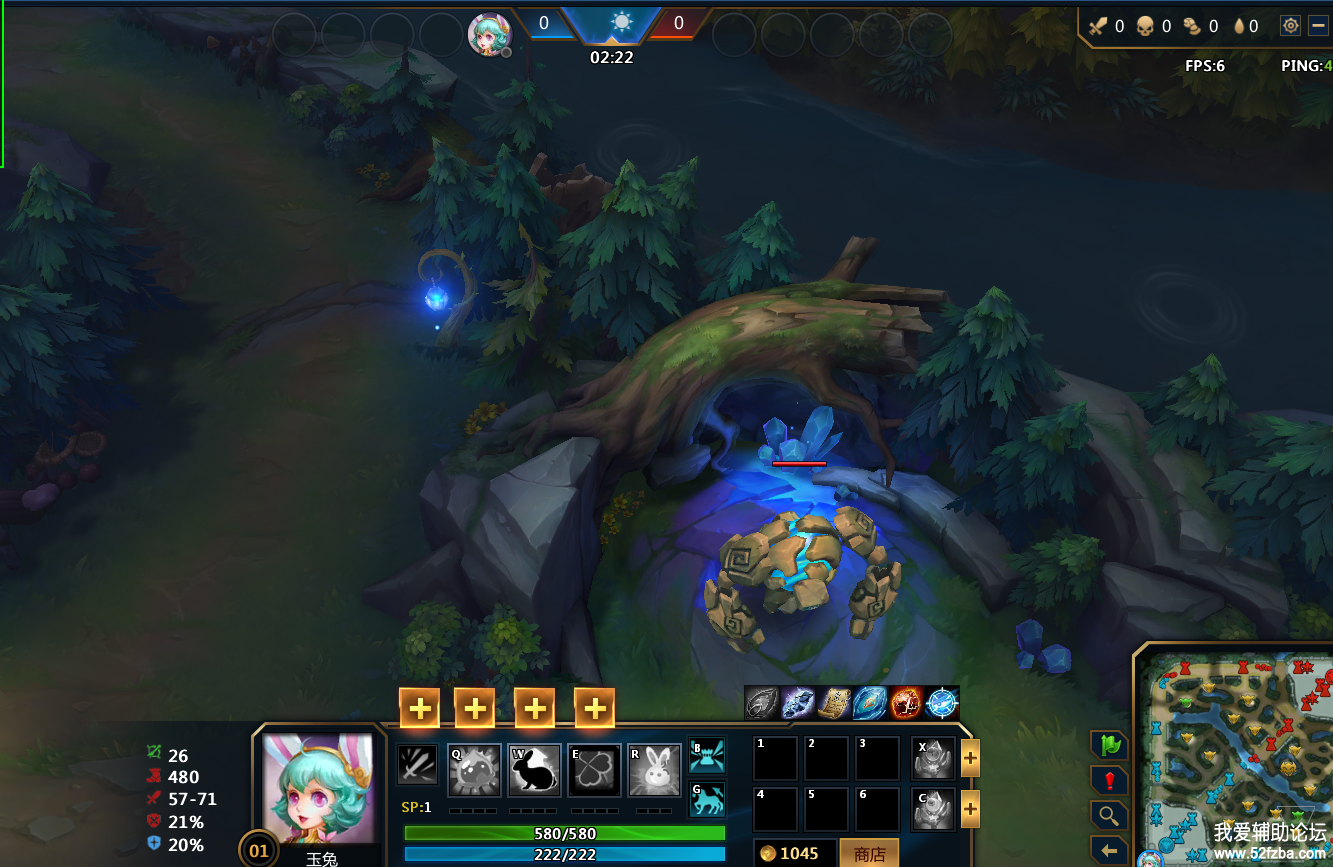Select the E four-leaf clover ability
Screen dimensions: 1333x867
pos(594,770)
